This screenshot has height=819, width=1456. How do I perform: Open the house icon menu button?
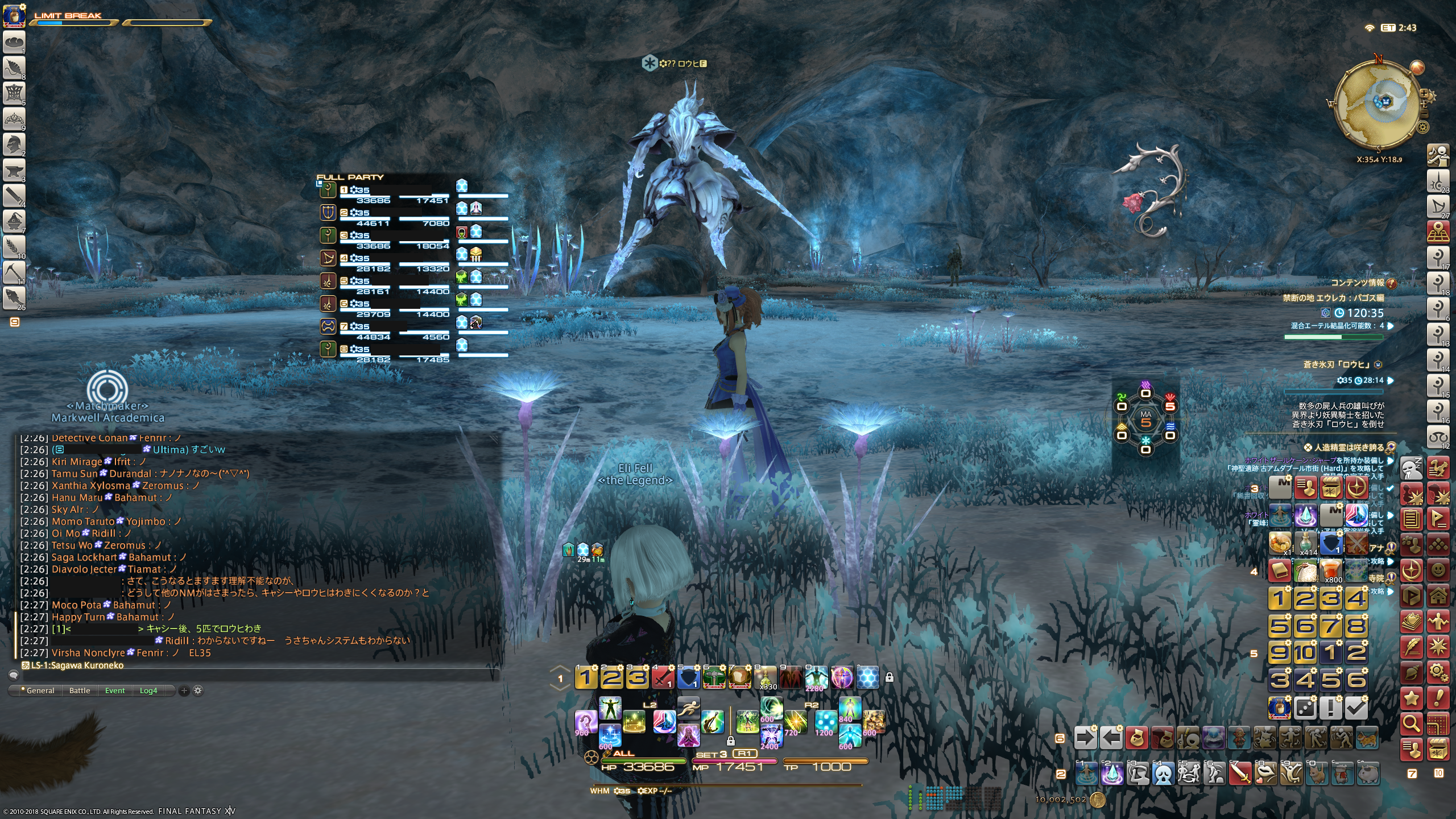pos(1438,596)
